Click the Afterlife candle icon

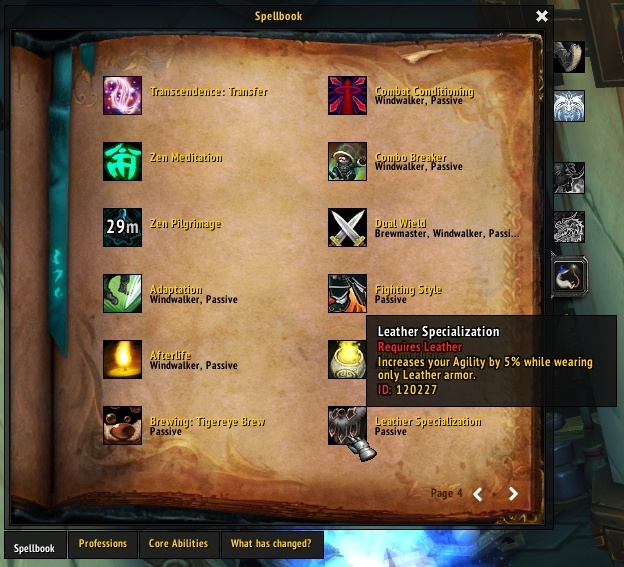click(x=122, y=359)
